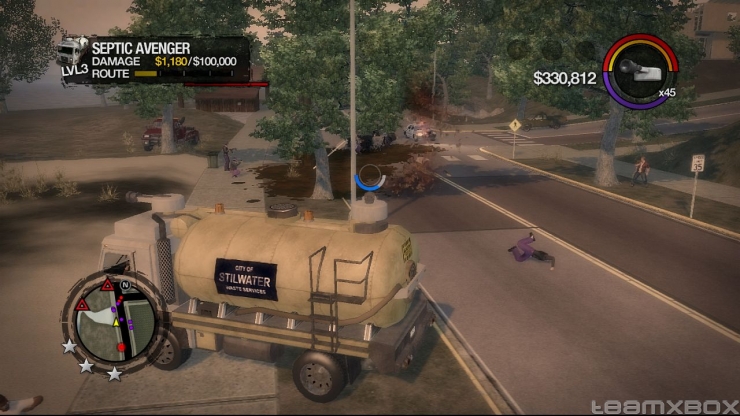Select the weapon icon in the HUD wheel
Screen dimensions: 740x416
[x=640, y=68]
